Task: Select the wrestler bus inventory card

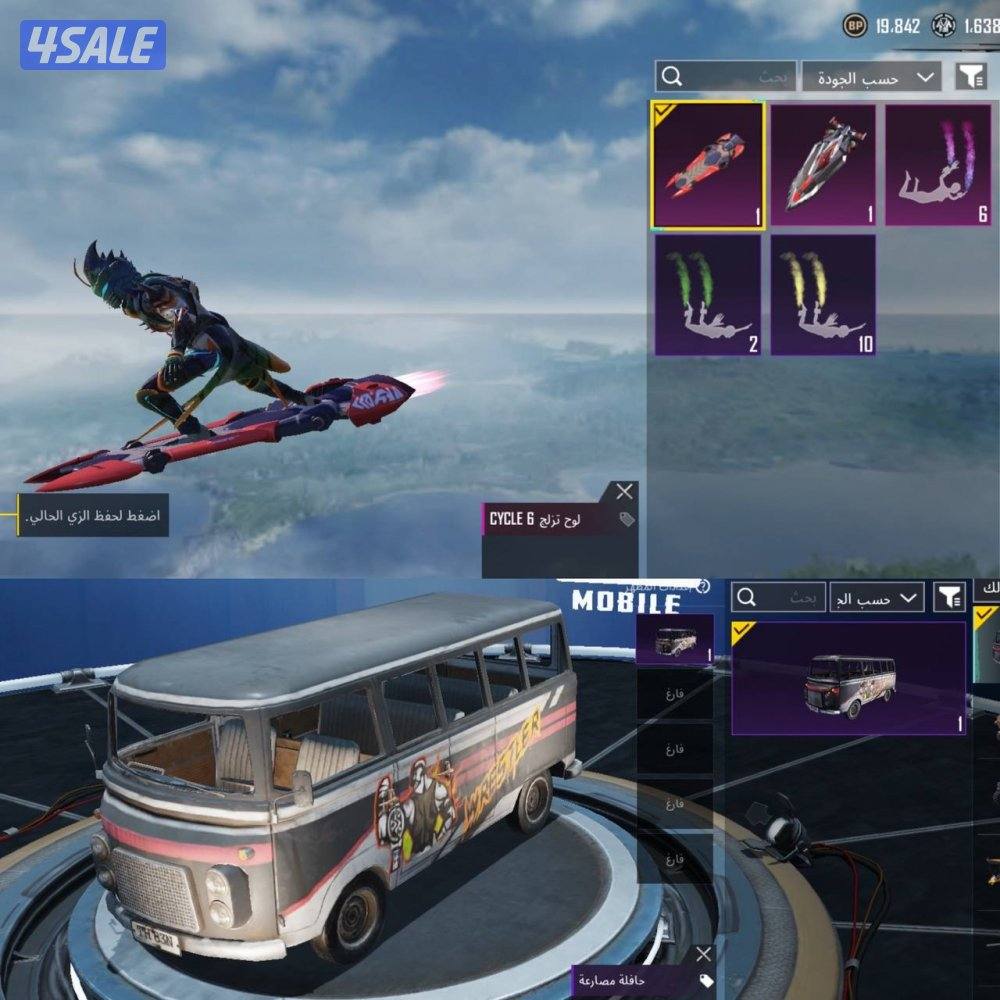Action: click(x=849, y=677)
